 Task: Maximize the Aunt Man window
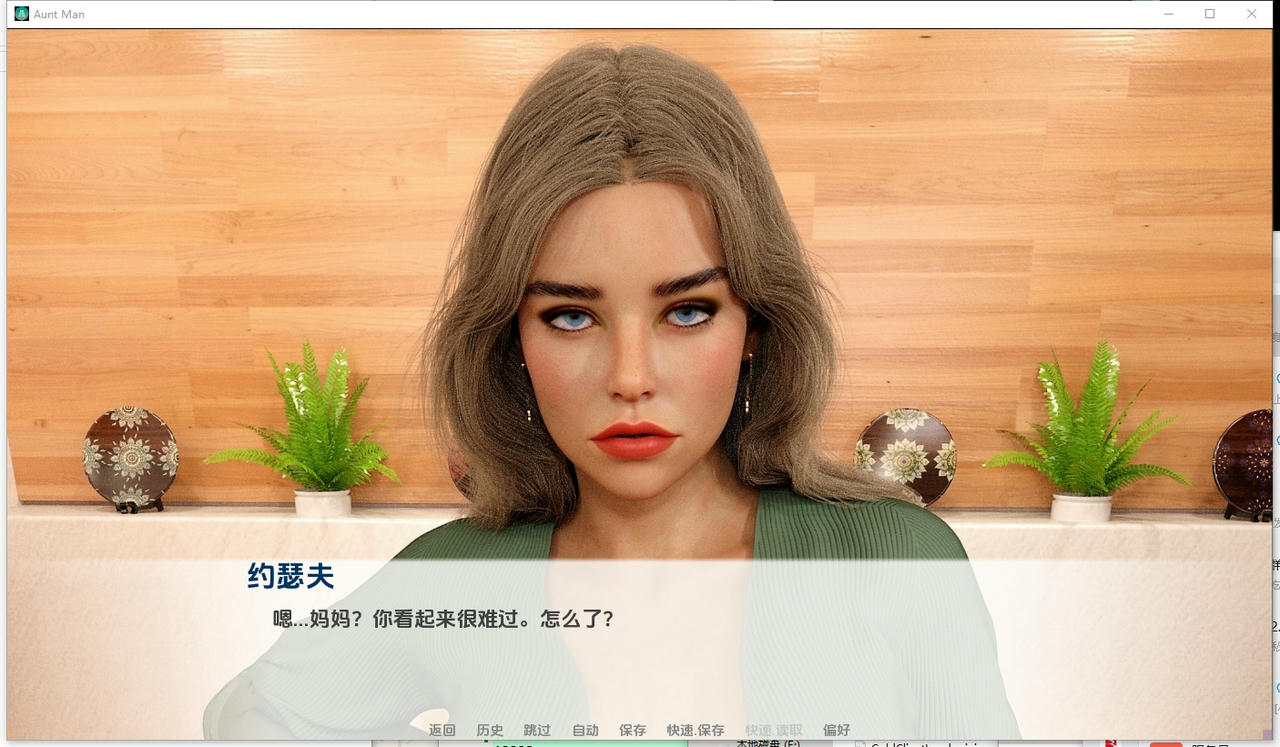tap(1210, 14)
